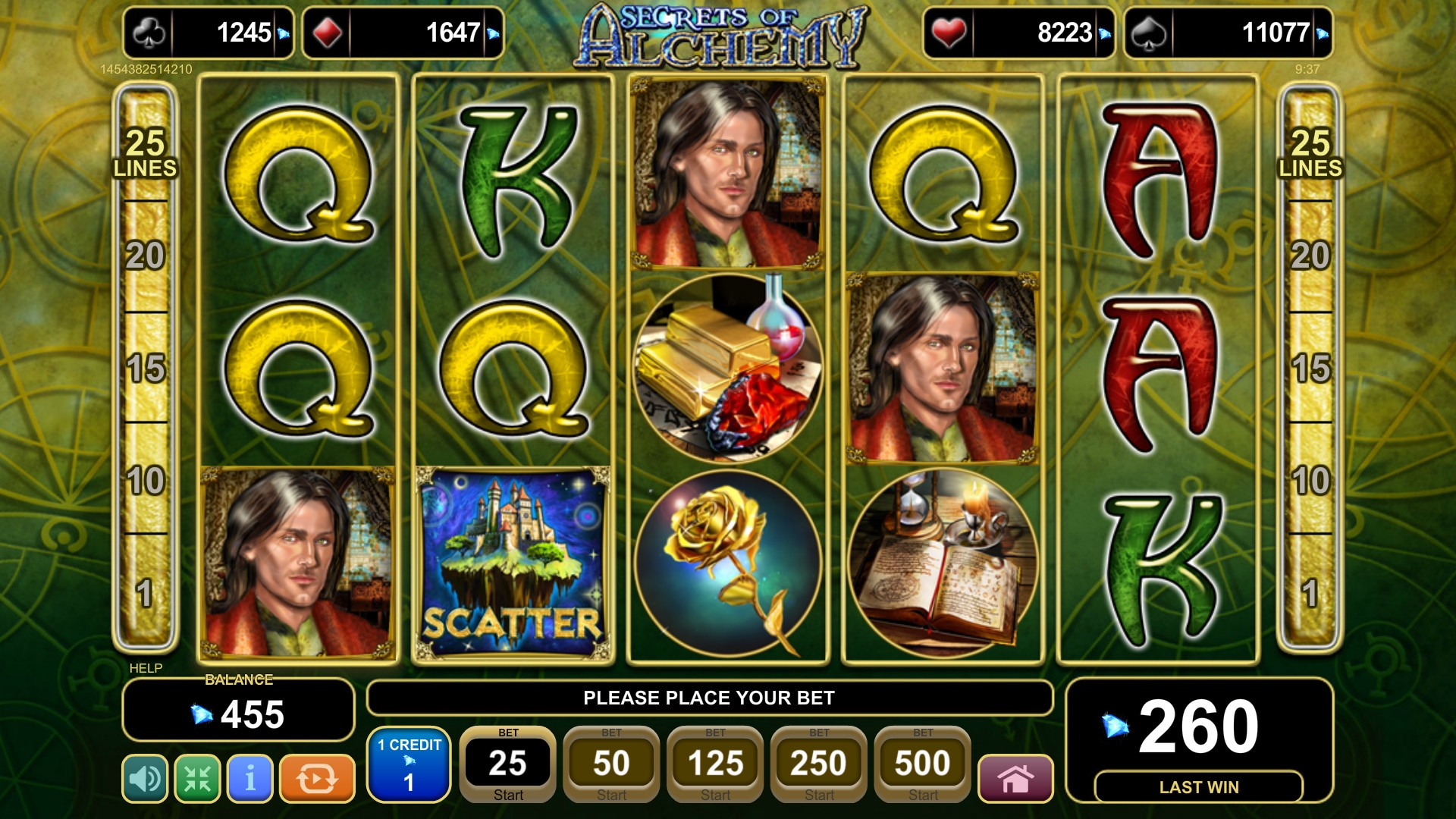
Task: Start a spin with bet 25
Action: [507, 764]
